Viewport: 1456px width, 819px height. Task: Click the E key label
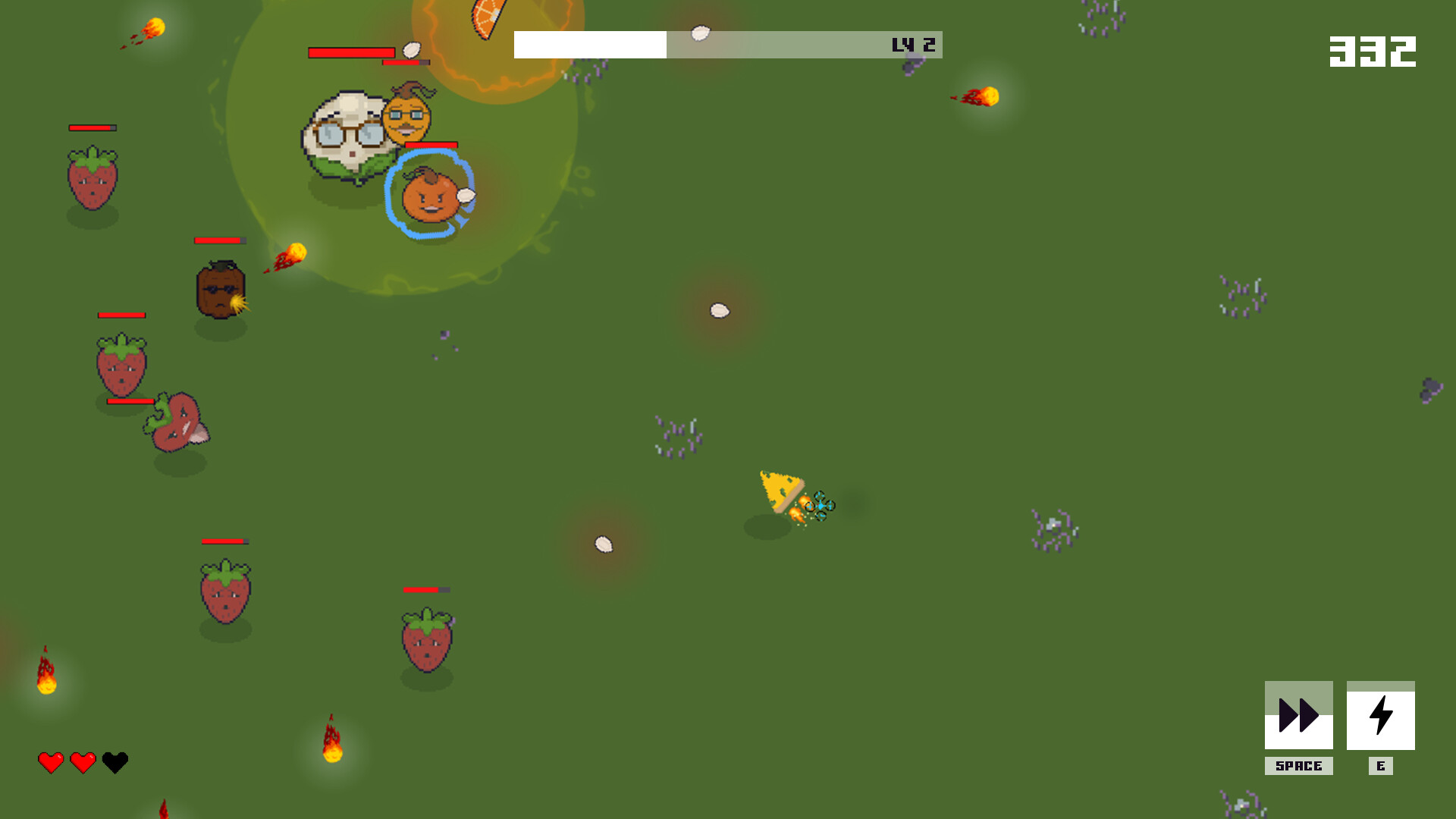tap(1382, 766)
